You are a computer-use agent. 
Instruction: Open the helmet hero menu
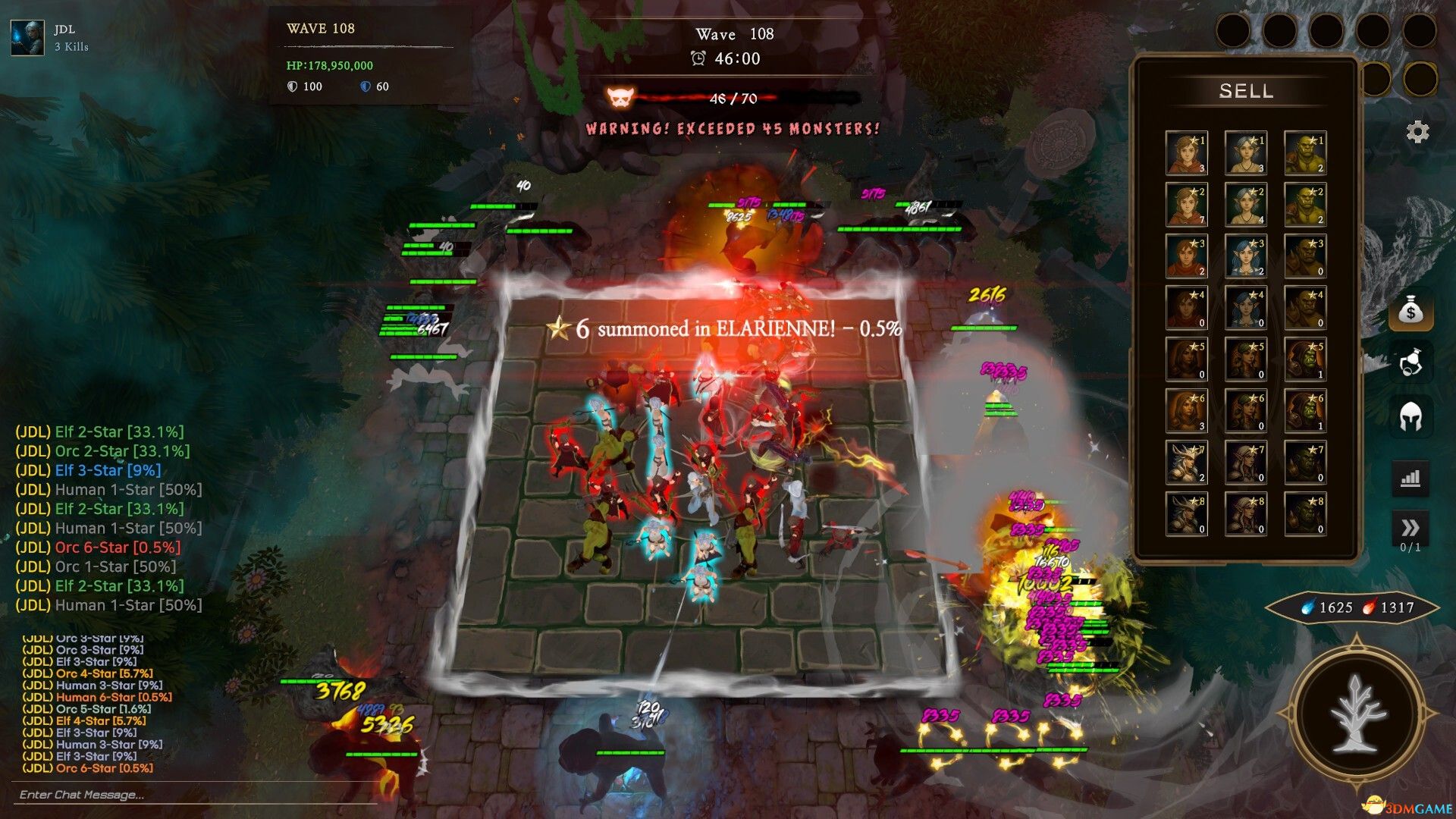(x=1410, y=416)
